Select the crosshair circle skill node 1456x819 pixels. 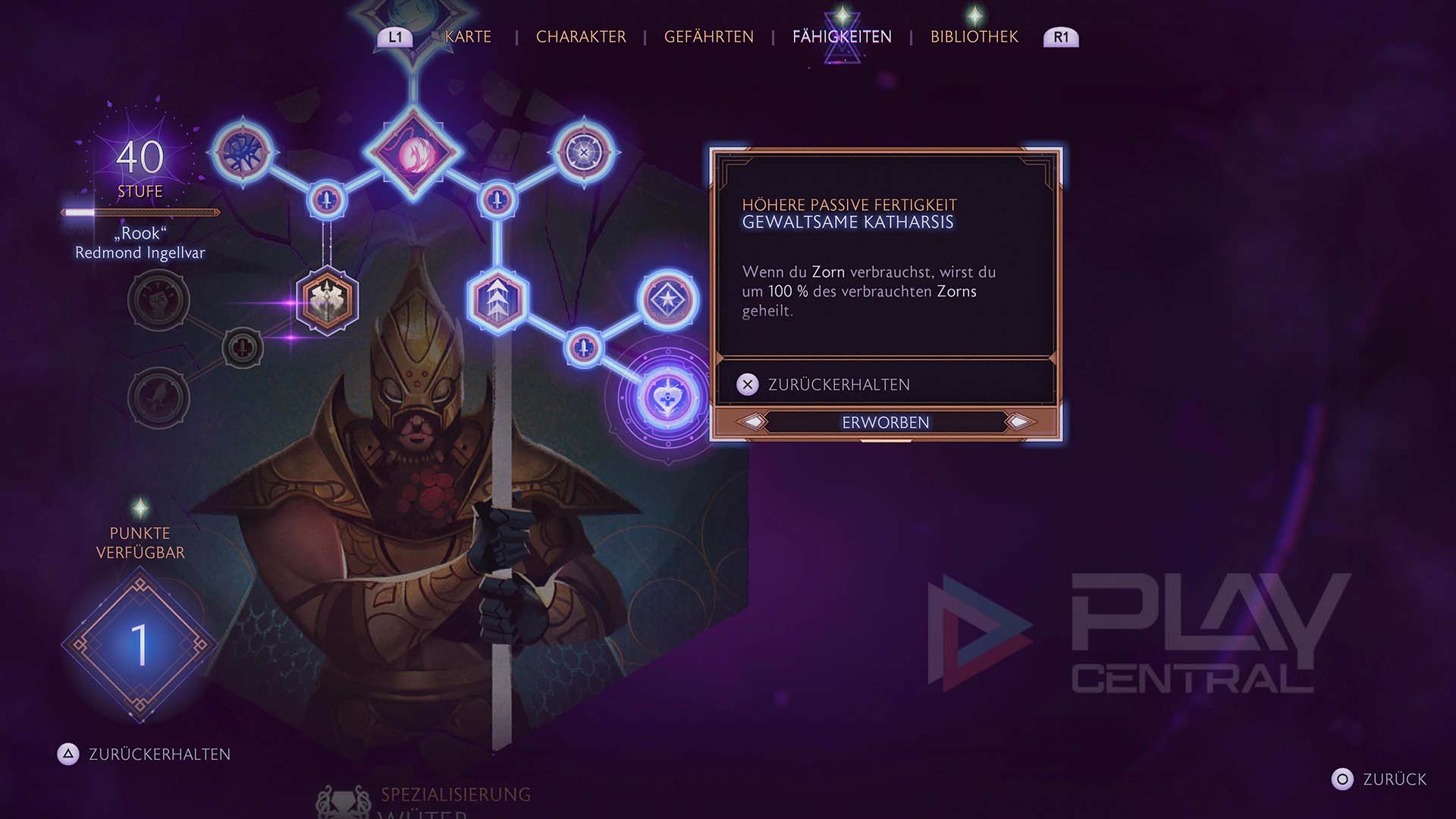[x=584, y=152]
